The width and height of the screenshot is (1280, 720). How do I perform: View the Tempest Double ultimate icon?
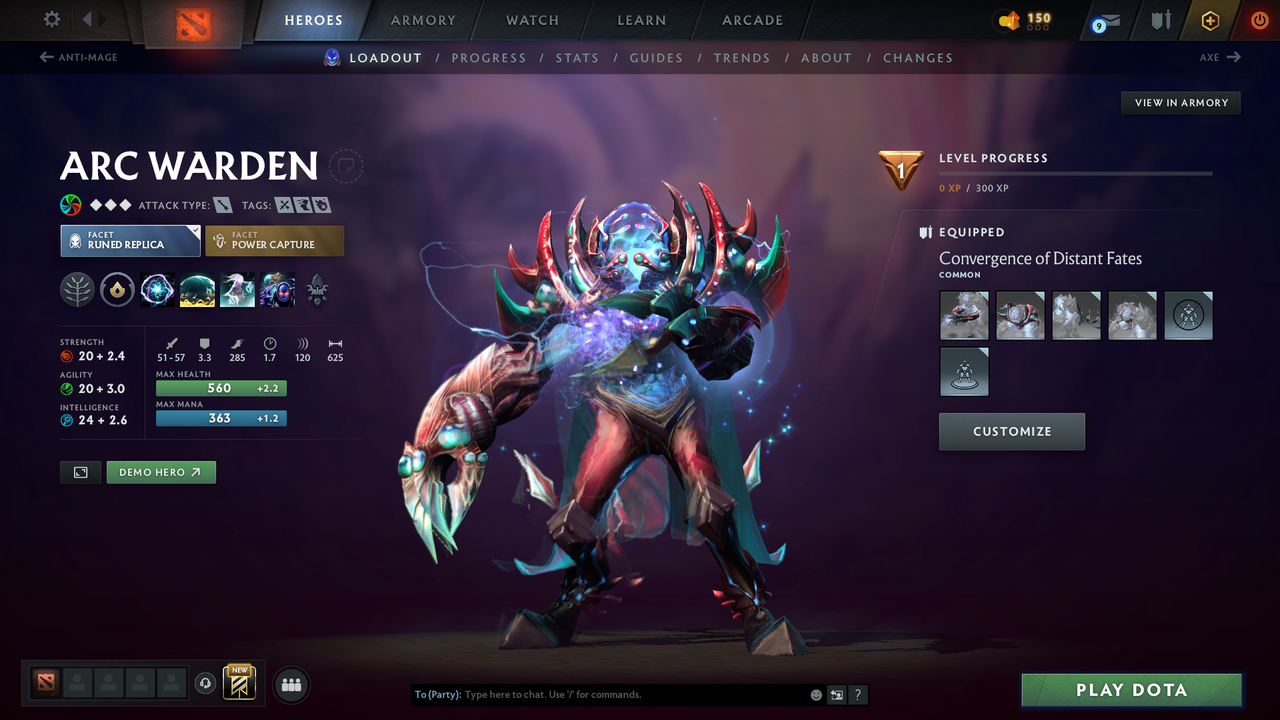coord(277,290)
